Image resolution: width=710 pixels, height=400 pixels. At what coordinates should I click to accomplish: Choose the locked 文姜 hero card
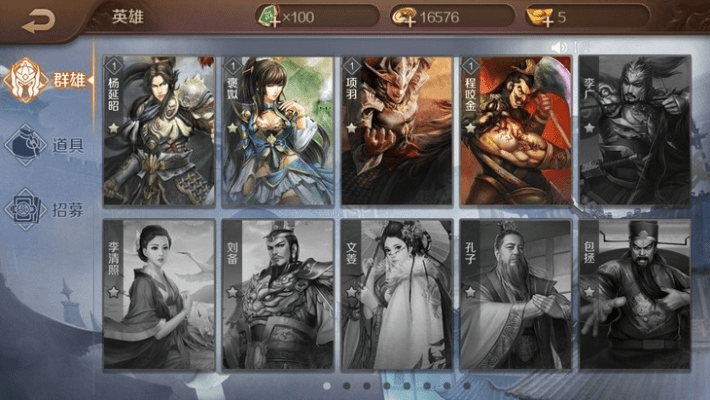click(397, 295)
